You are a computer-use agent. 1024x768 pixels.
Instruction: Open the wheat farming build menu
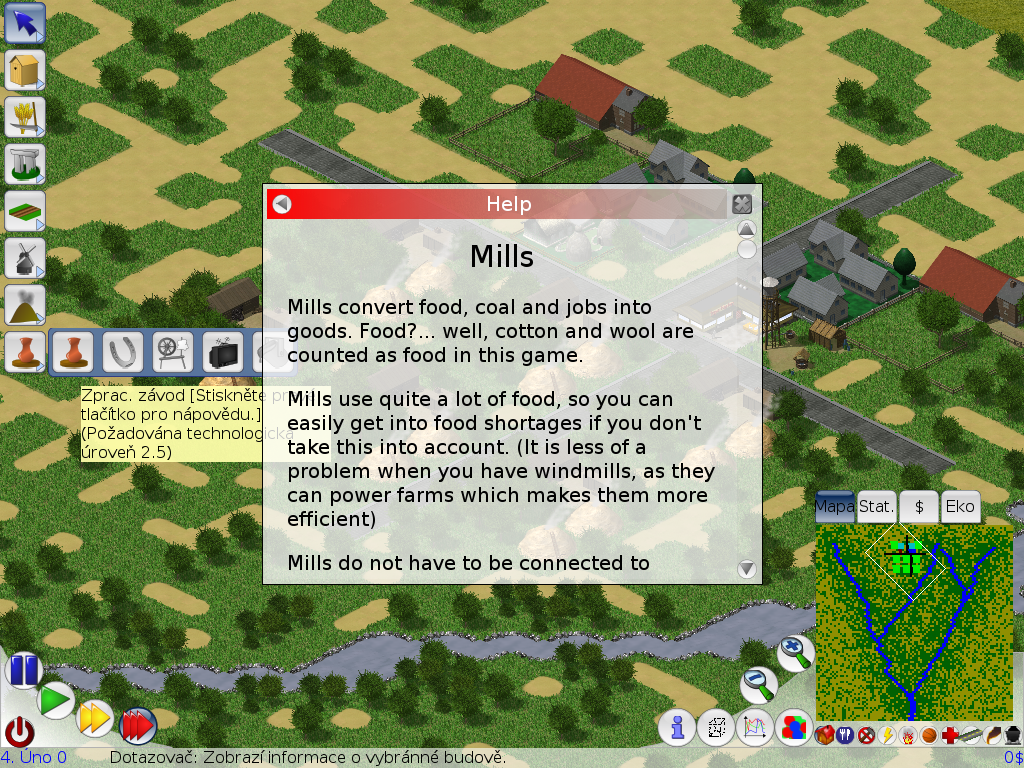25,117
